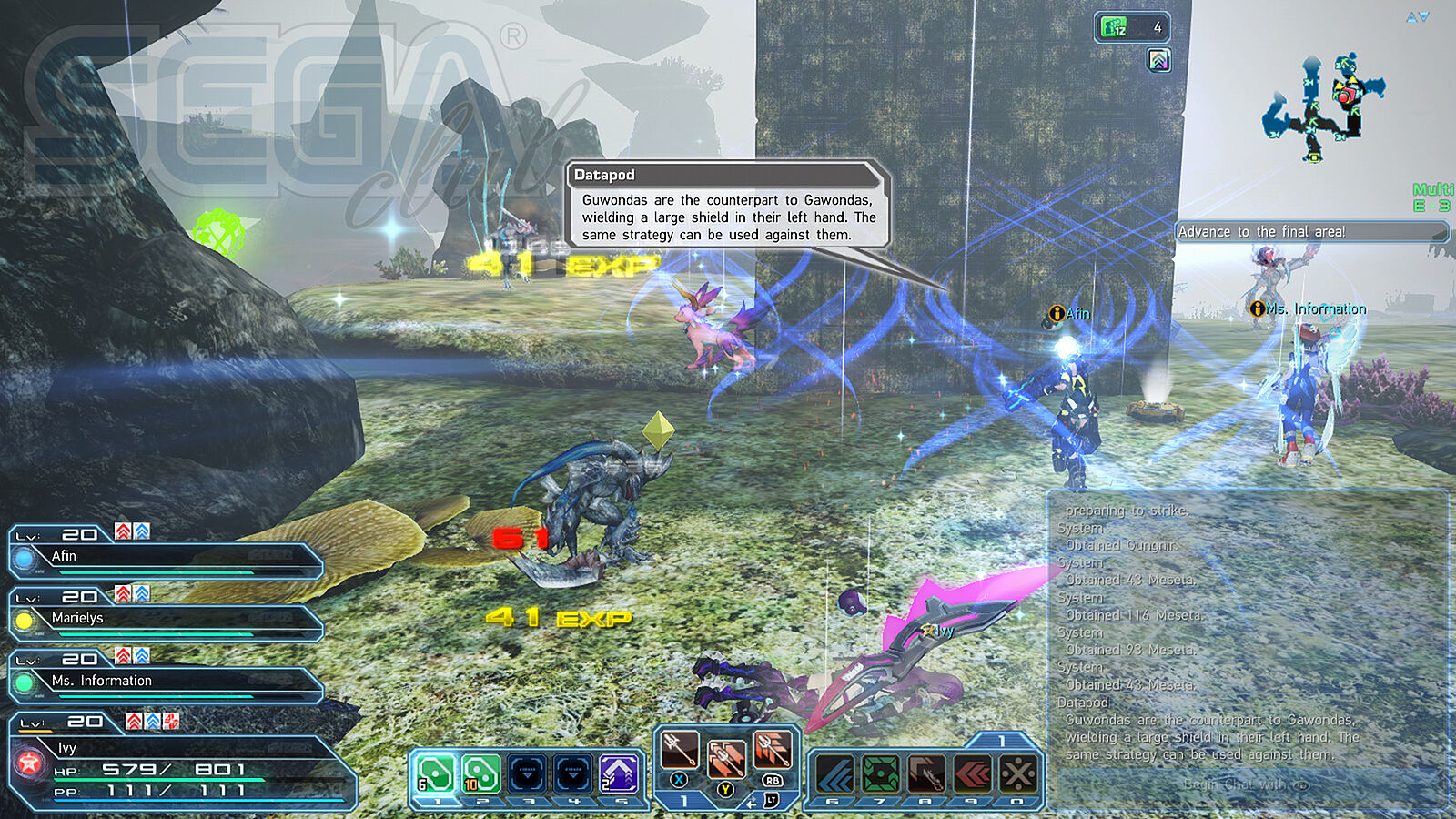The image size is (1456, 819).
Task: Open the chat log window
Action: click(1246, 637)
